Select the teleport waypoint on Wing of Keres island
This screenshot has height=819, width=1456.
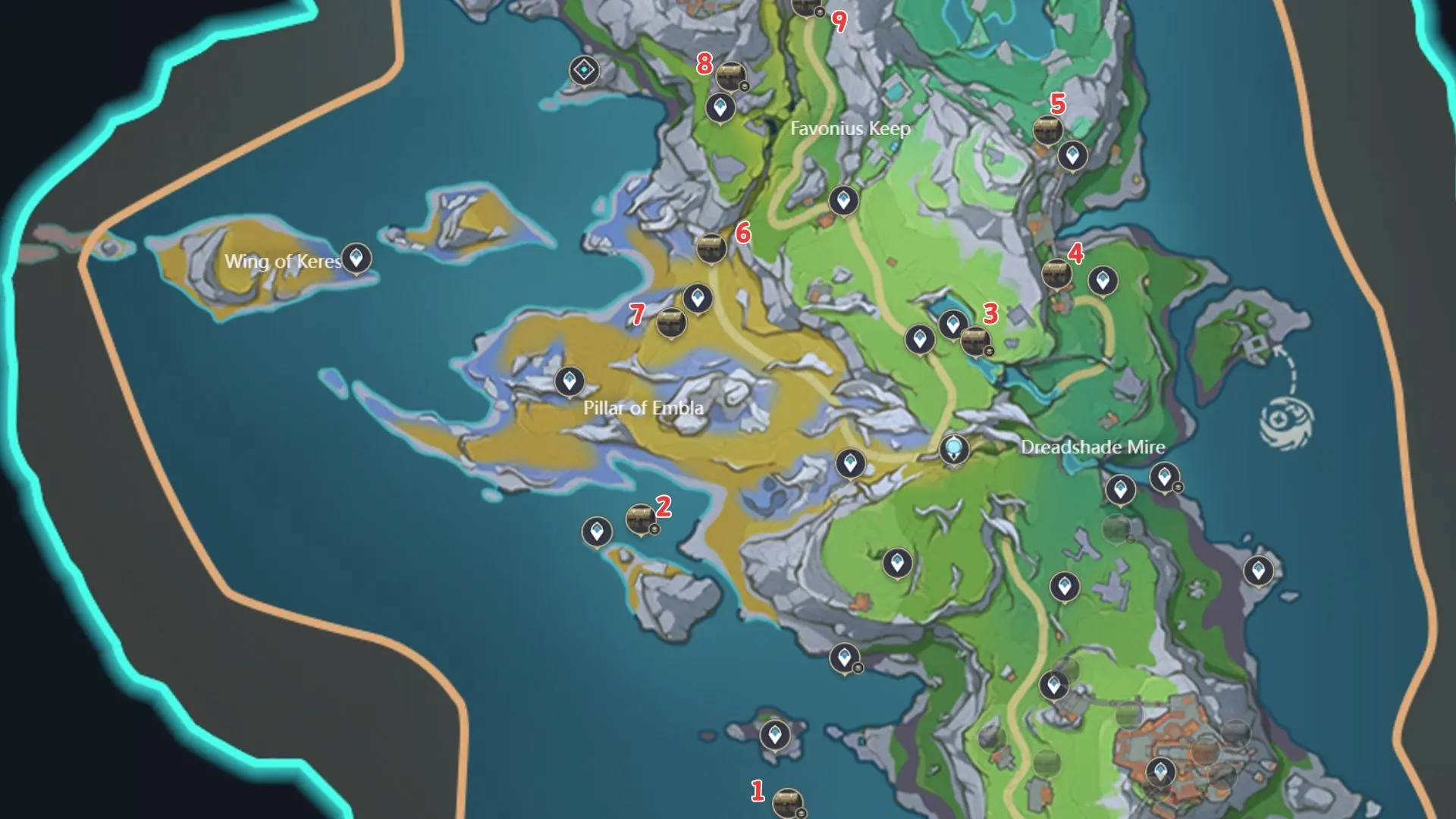tap(356, 258)
